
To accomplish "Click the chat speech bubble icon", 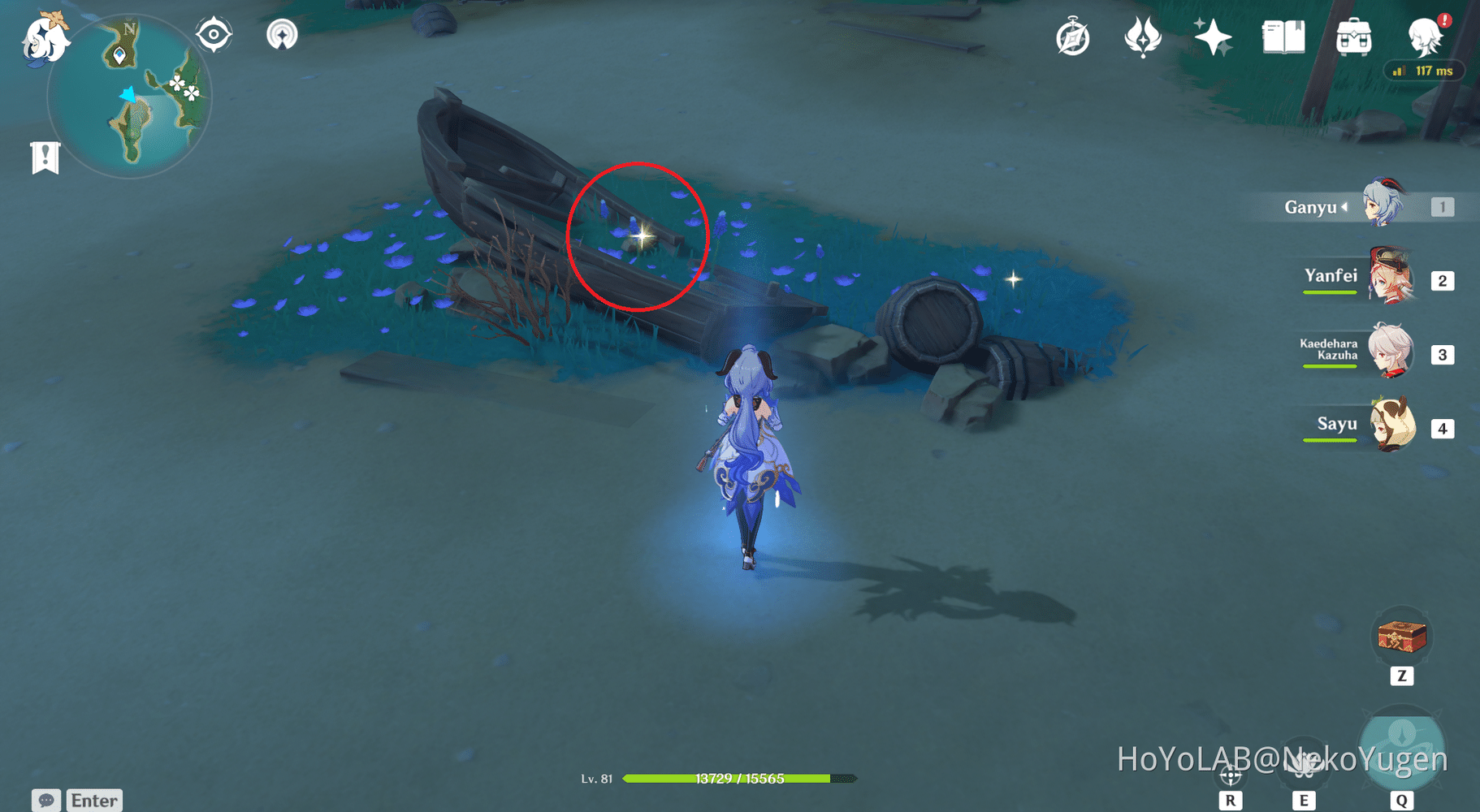I will 46,800.
